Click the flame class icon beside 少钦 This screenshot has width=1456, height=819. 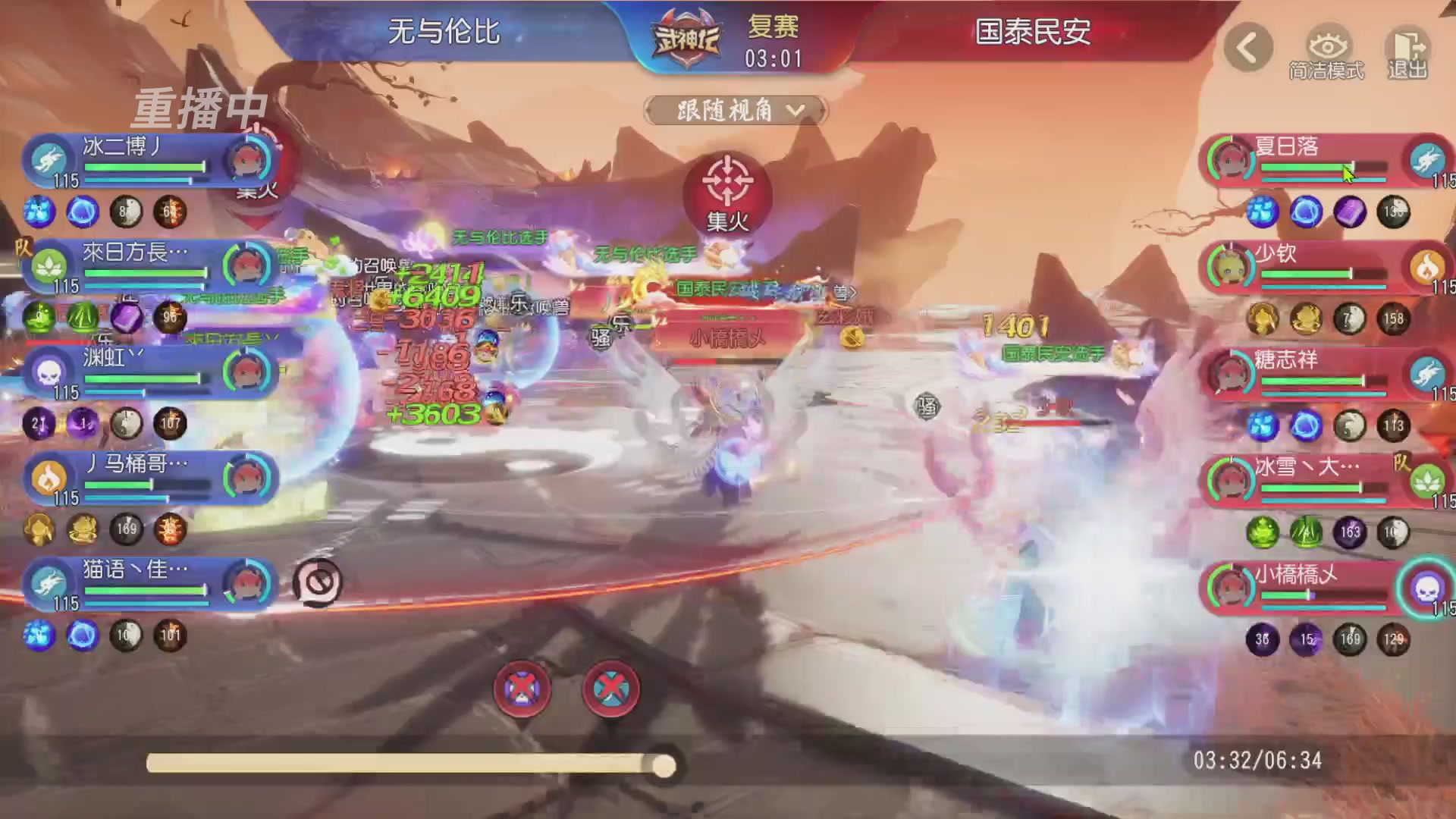[1429, 266]
